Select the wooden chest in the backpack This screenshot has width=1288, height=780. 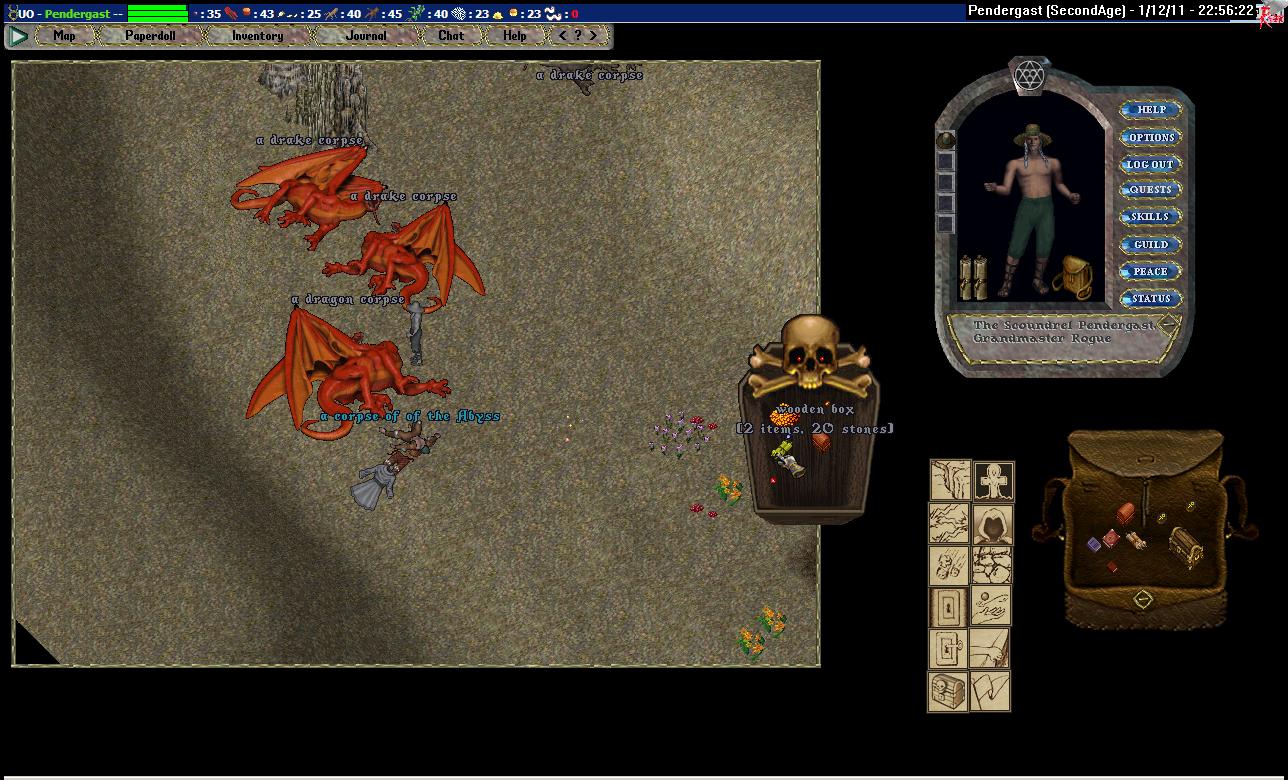point(1186,545)
